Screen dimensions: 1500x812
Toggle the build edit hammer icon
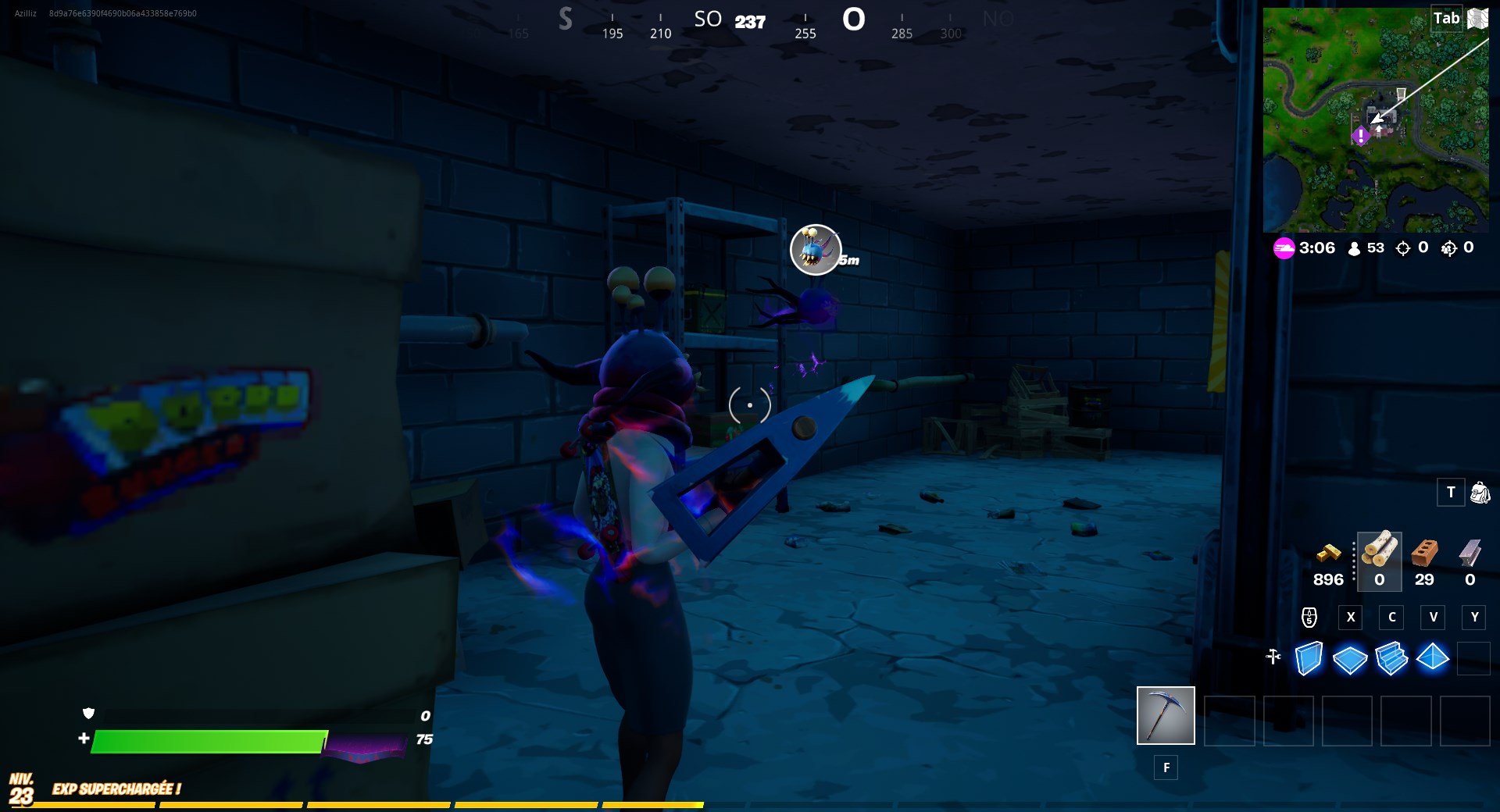pos(1273,657)
